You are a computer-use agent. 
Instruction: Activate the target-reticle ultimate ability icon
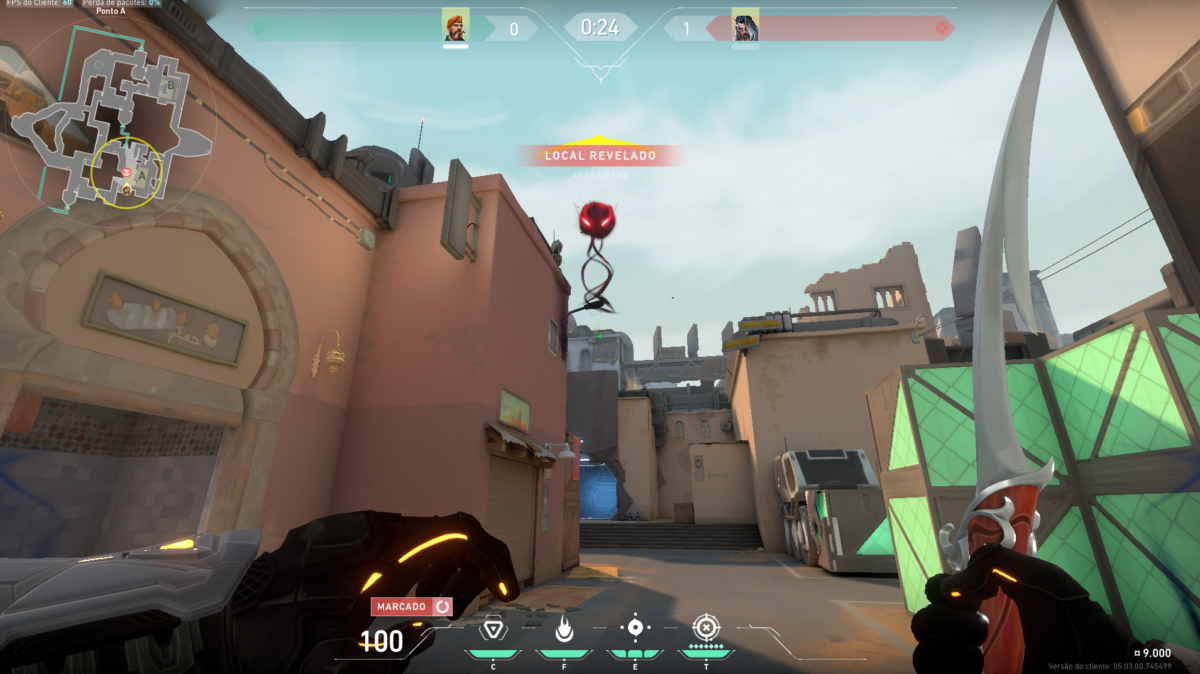706,628
